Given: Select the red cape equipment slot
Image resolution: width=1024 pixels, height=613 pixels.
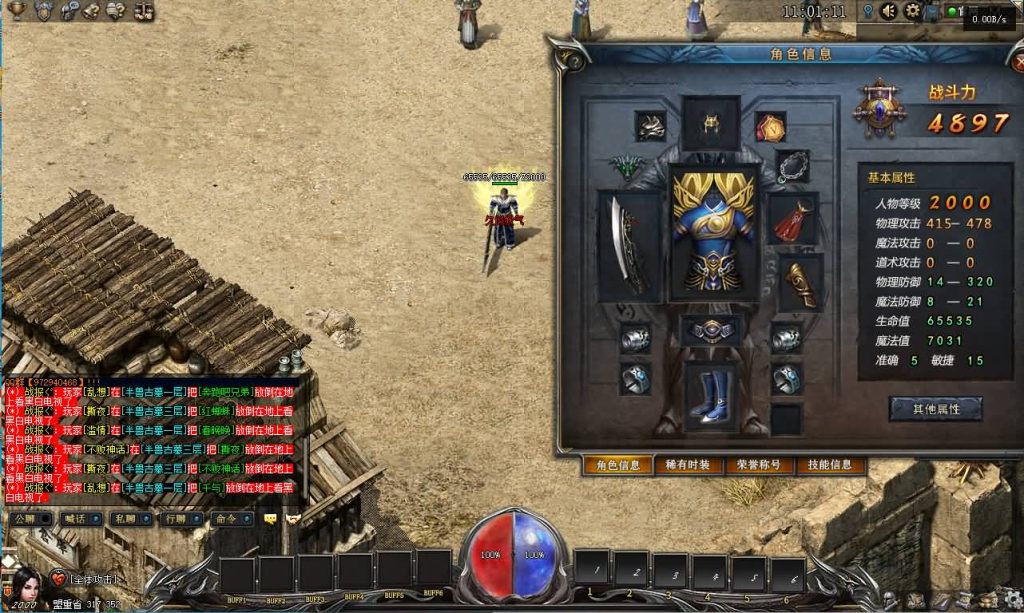Looking at the screenshot, I should [x=793, y=219].
